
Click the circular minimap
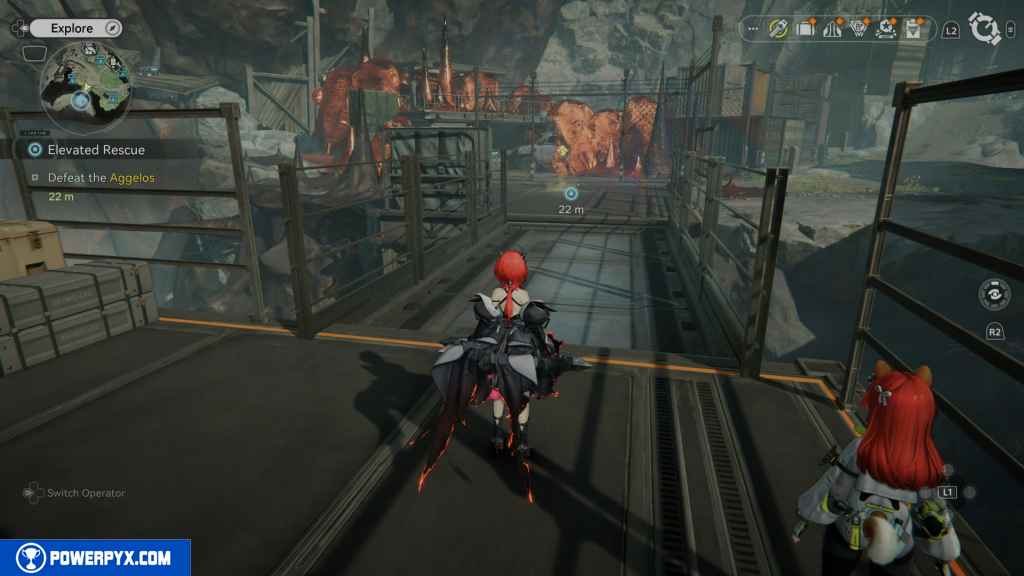click(85, 88)
